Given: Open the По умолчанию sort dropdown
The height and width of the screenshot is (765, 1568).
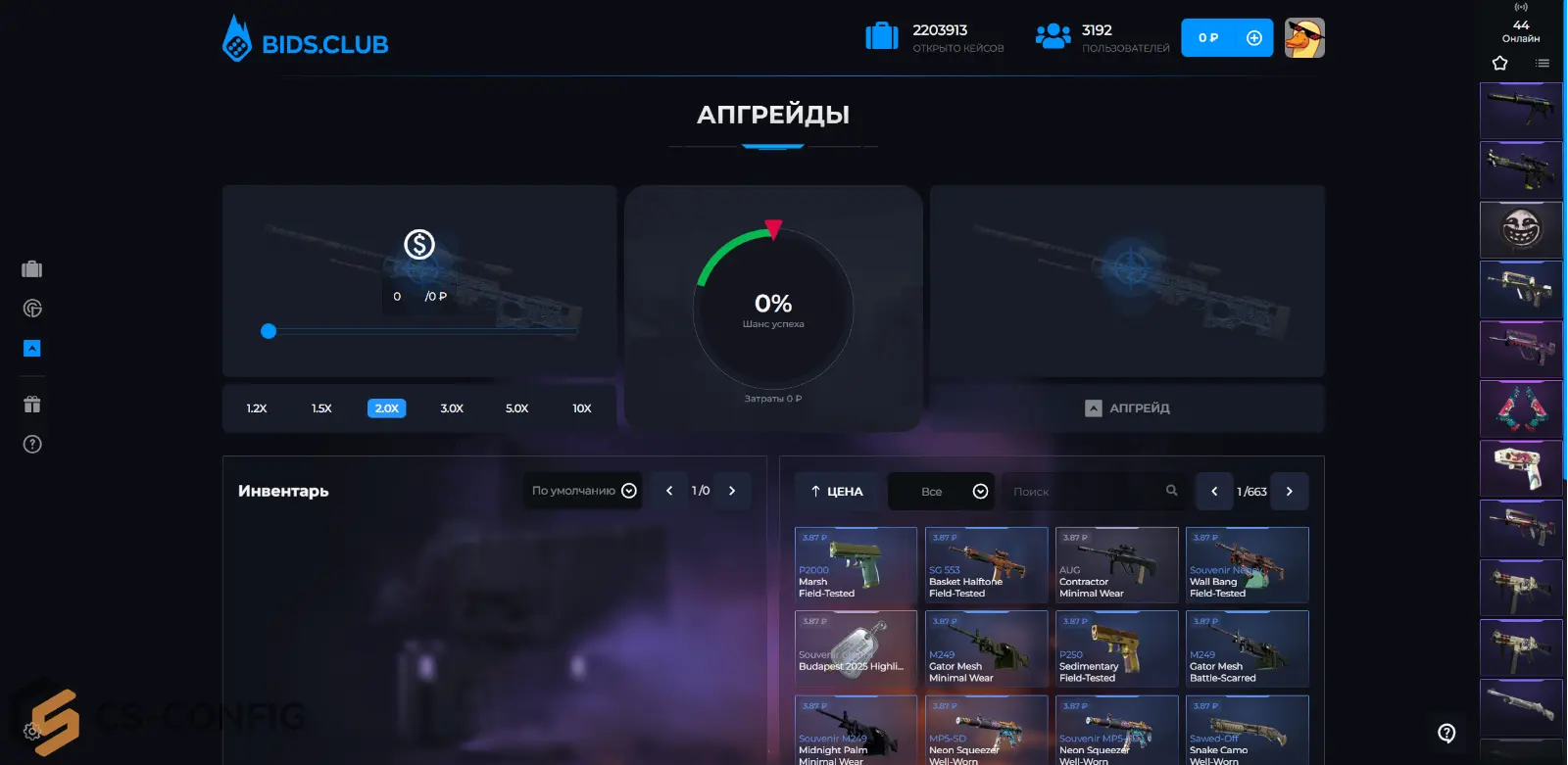Looking at the screenshot, I should 584,491.
